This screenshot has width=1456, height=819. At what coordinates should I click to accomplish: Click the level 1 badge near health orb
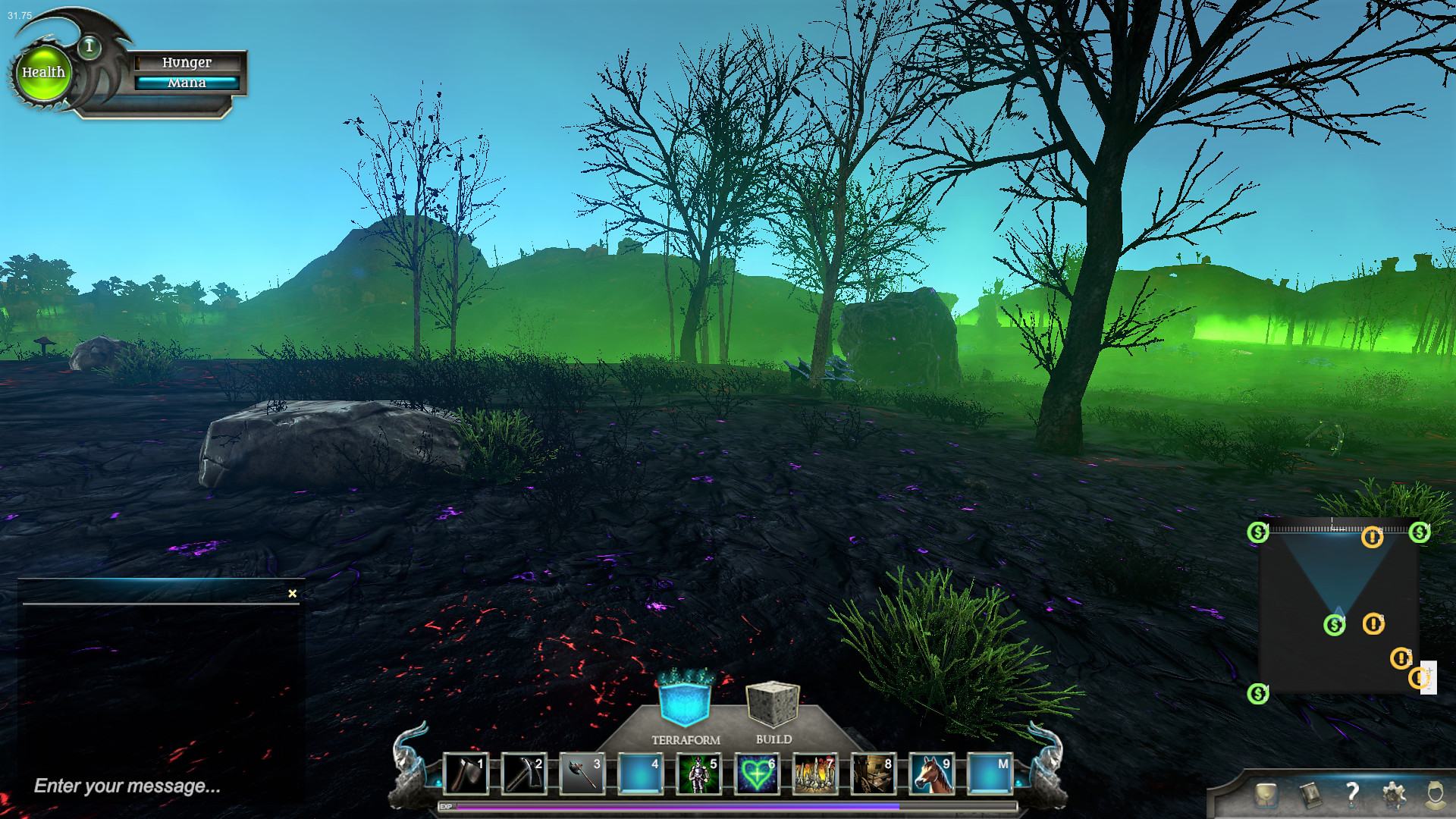89,47
